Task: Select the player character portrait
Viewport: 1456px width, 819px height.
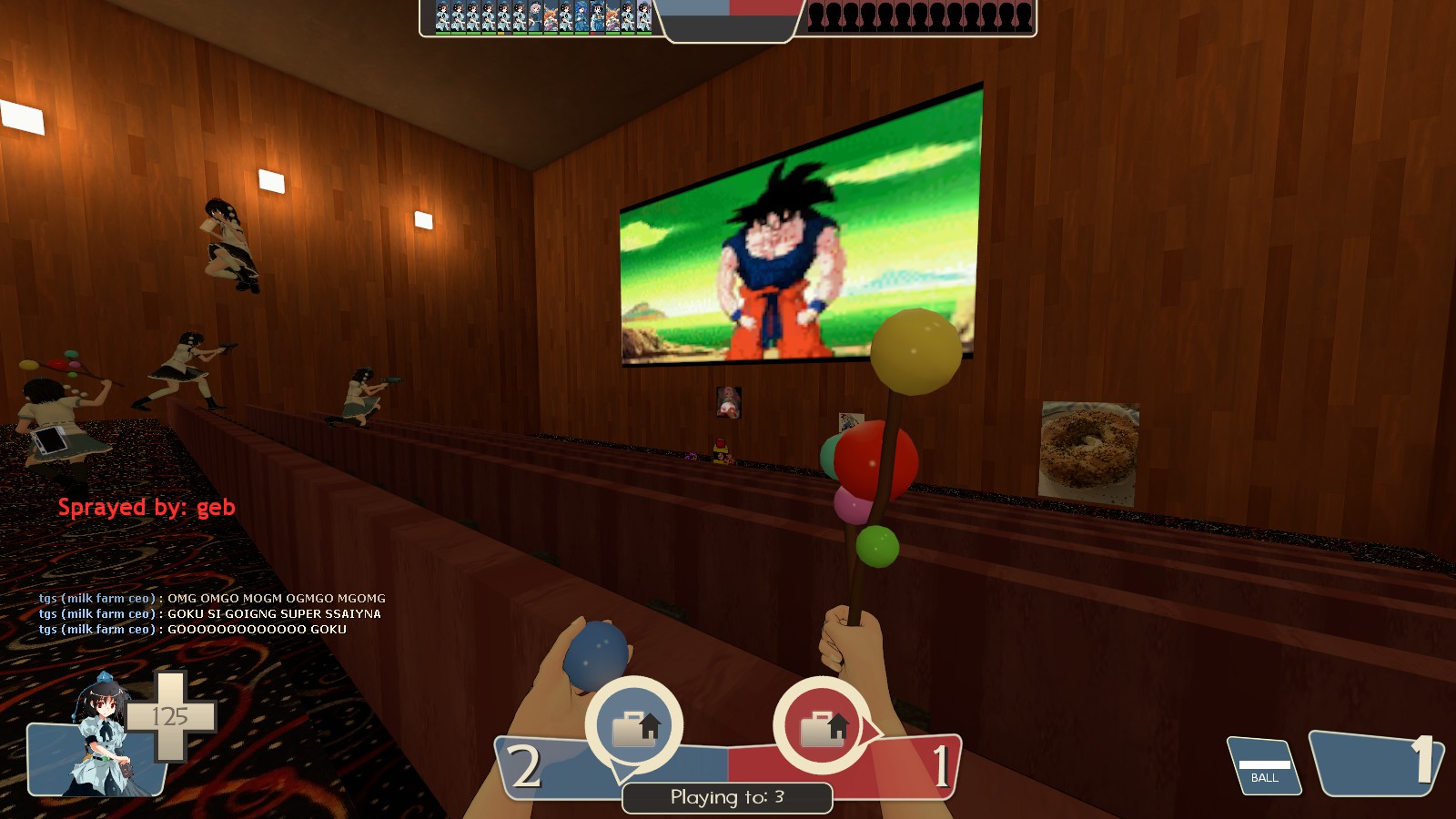Action: [x=100, y=737]
